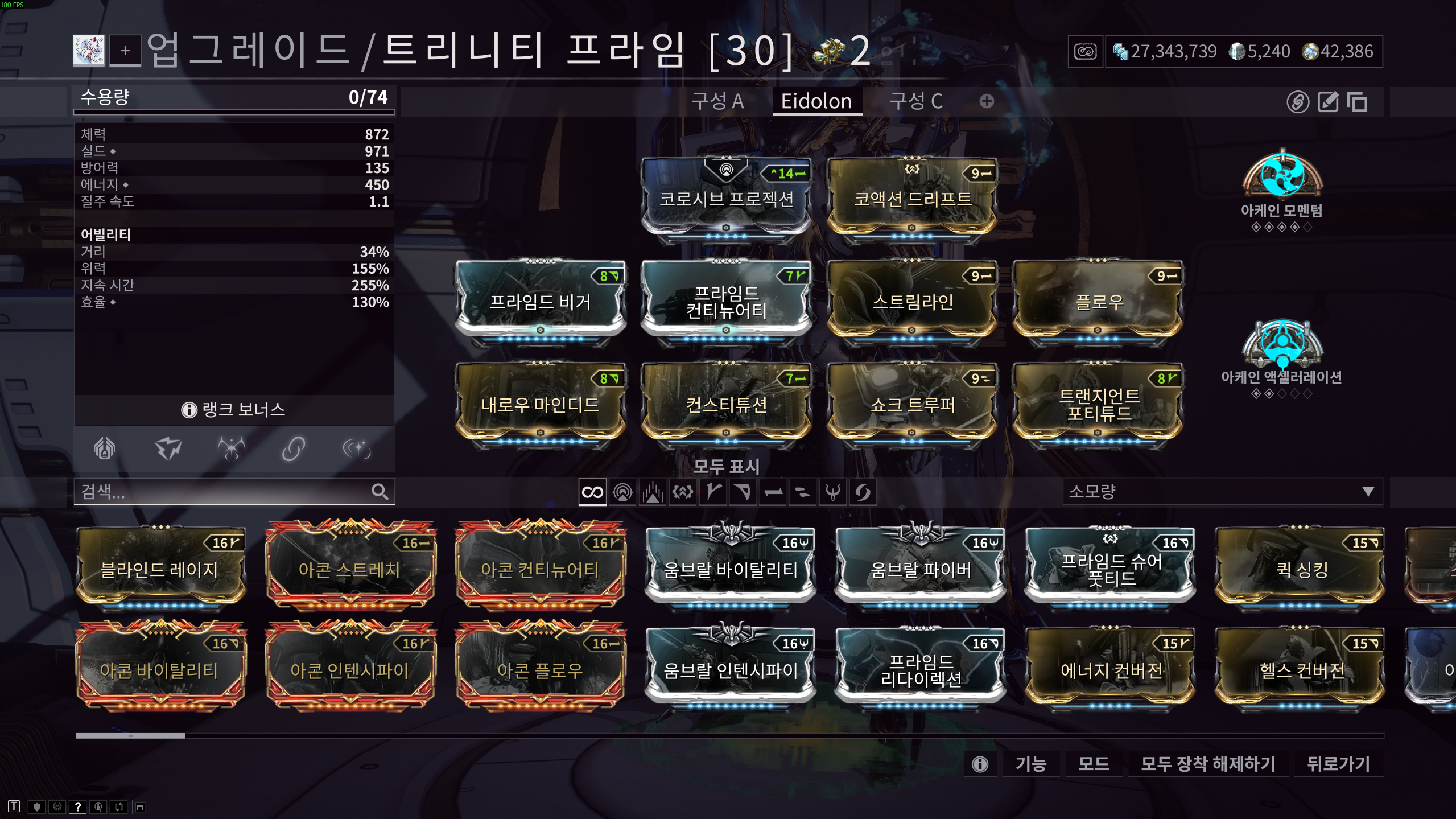The width and height of the screenshot is (1456, 819).
Task: Filter mods by the aura slot icon
Action: (x=624, y=492)
